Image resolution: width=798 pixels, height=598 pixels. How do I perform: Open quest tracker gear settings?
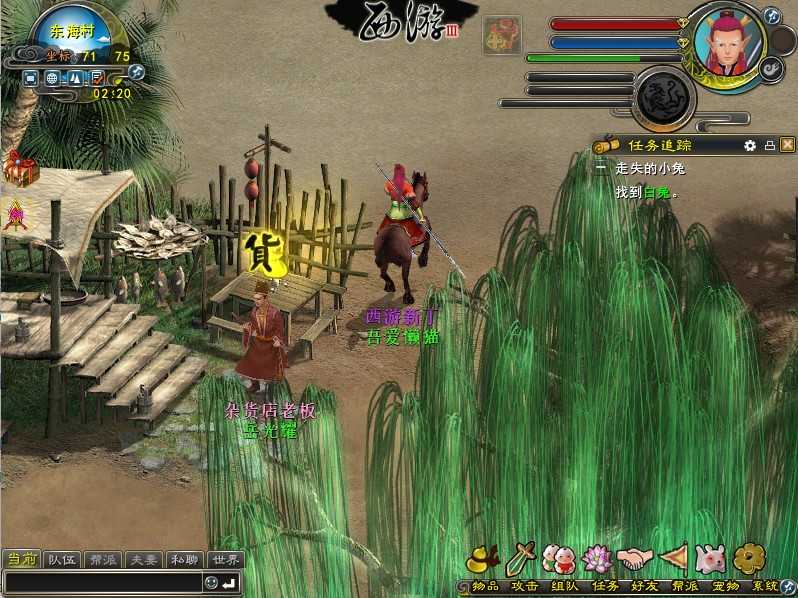pyautogui.click(x=749, y=145)
